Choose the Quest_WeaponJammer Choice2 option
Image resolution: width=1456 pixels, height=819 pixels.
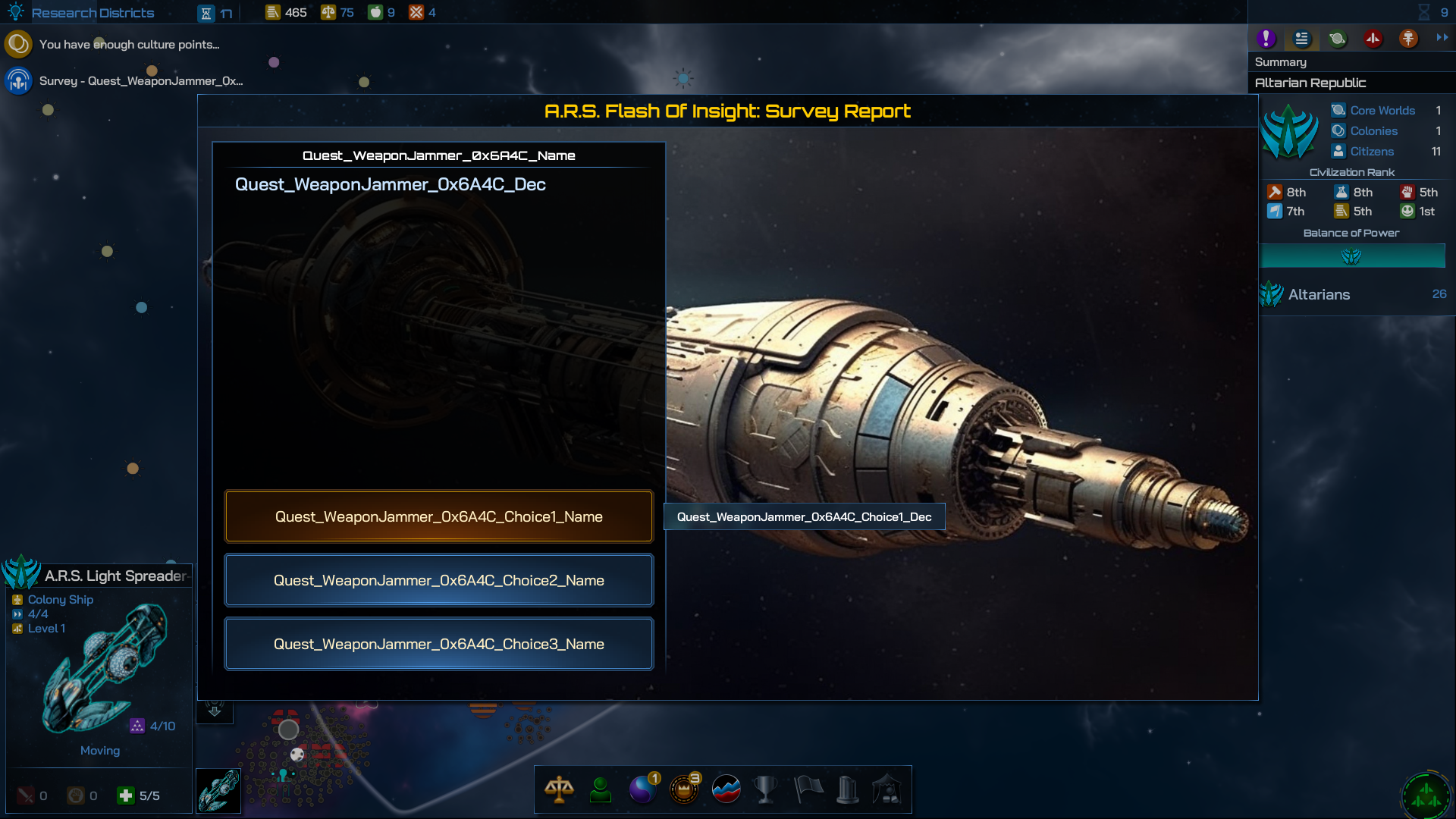tap(438, 580)
